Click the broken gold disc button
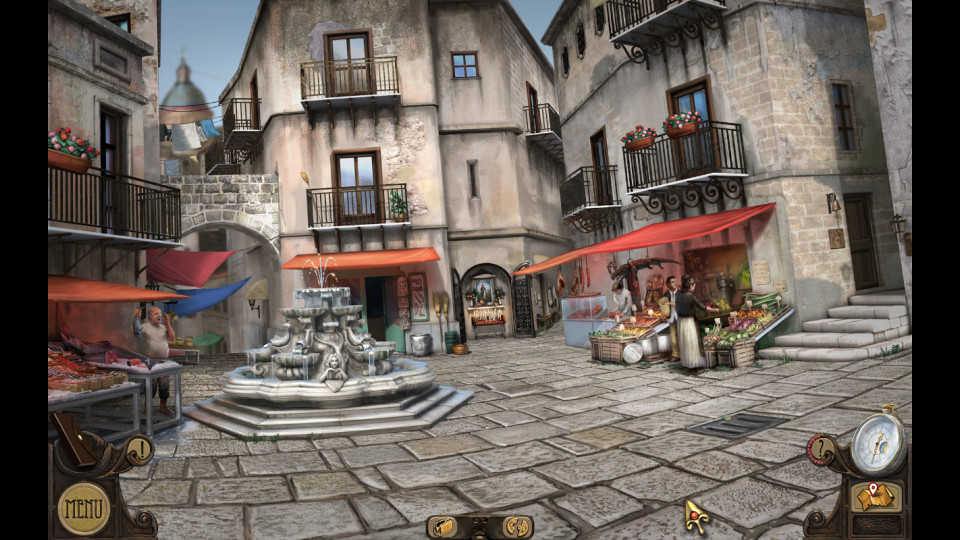 (516, 526)
